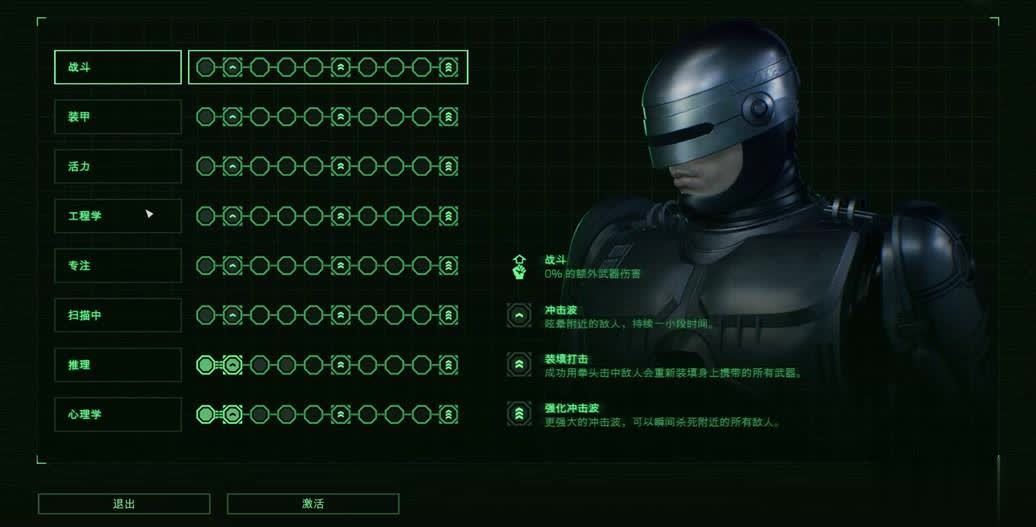
Task: Click the 战斗 fist icon in description panel
Action: 519,267
